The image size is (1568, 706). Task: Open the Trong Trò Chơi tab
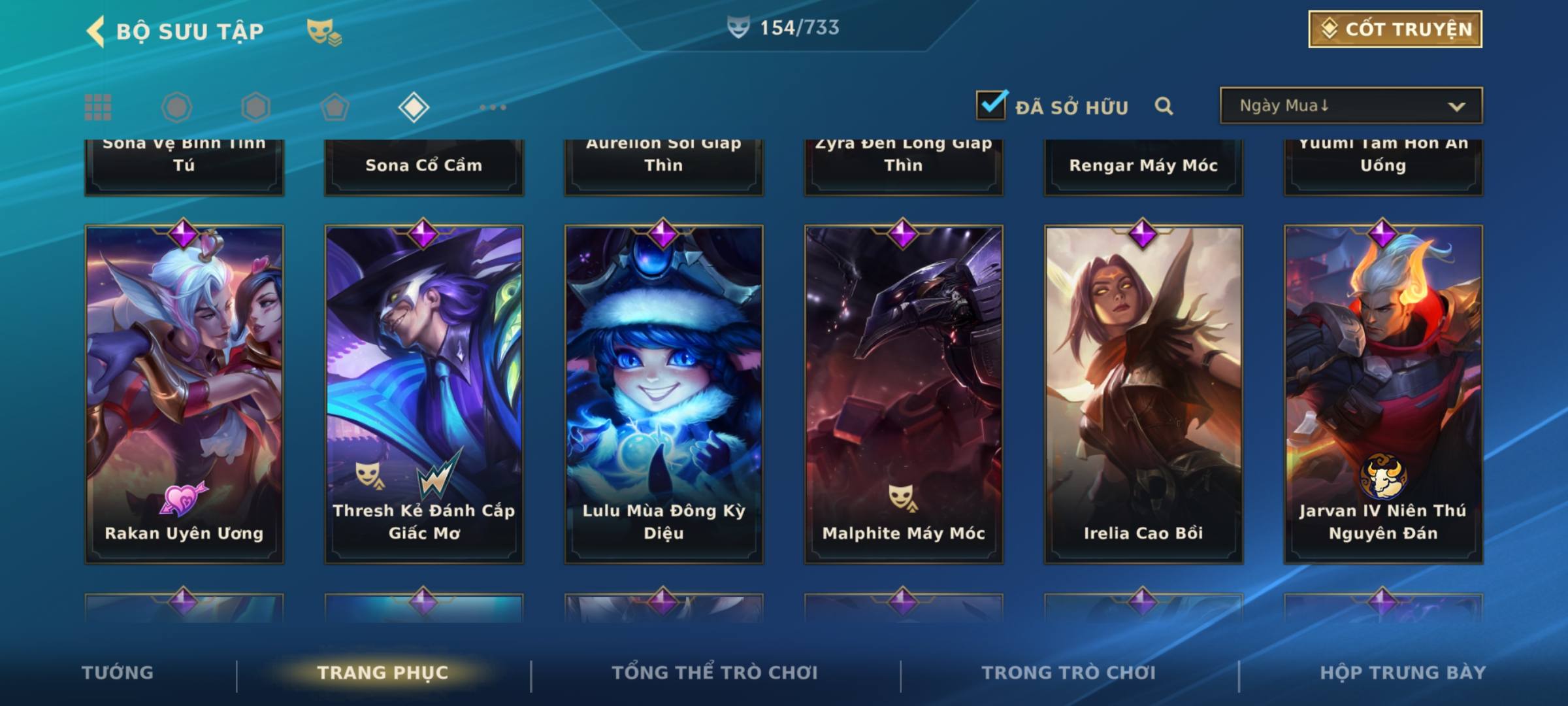point(1069,673)
